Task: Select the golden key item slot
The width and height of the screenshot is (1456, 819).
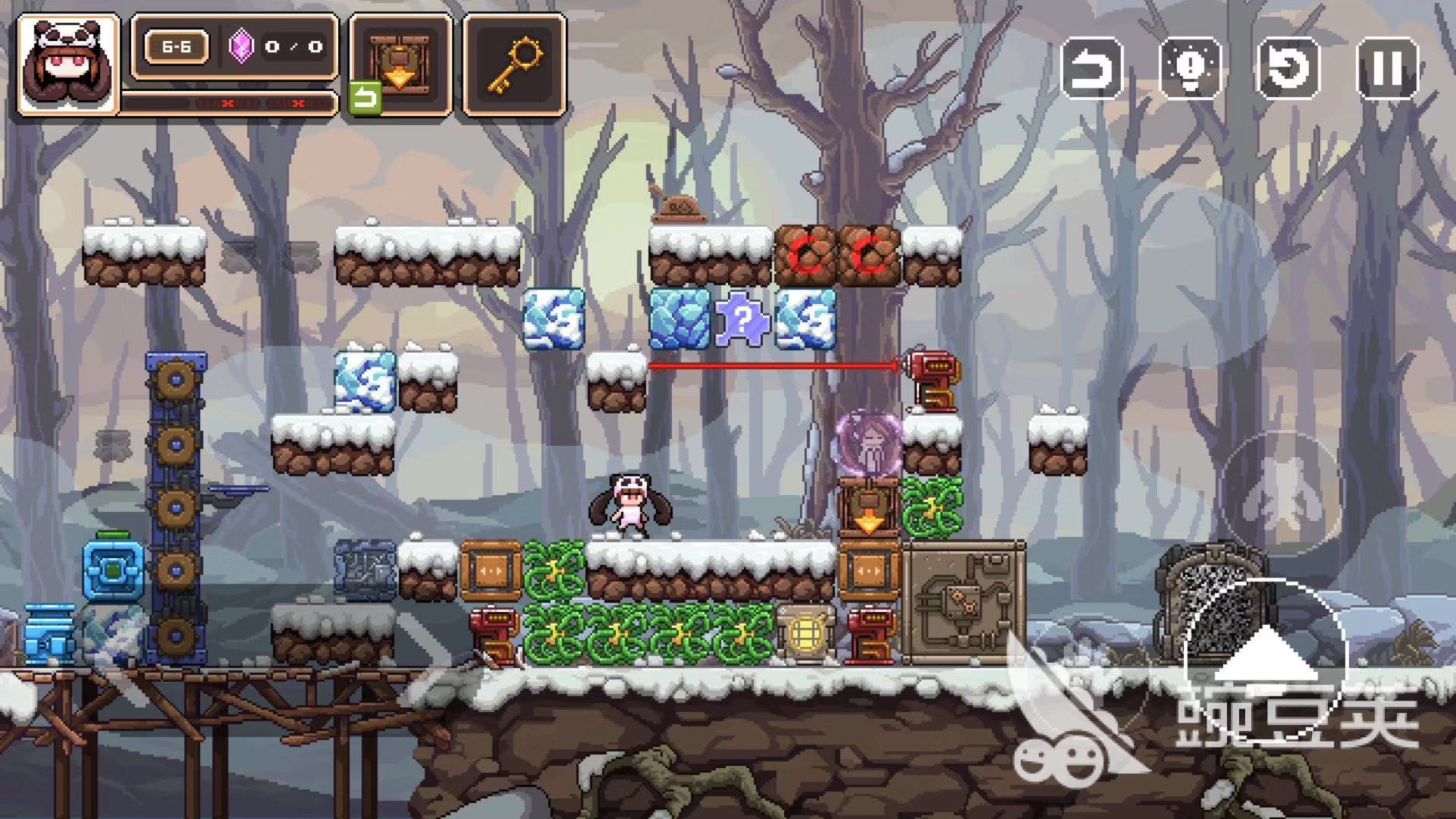Action: click(x=516, y=65)
